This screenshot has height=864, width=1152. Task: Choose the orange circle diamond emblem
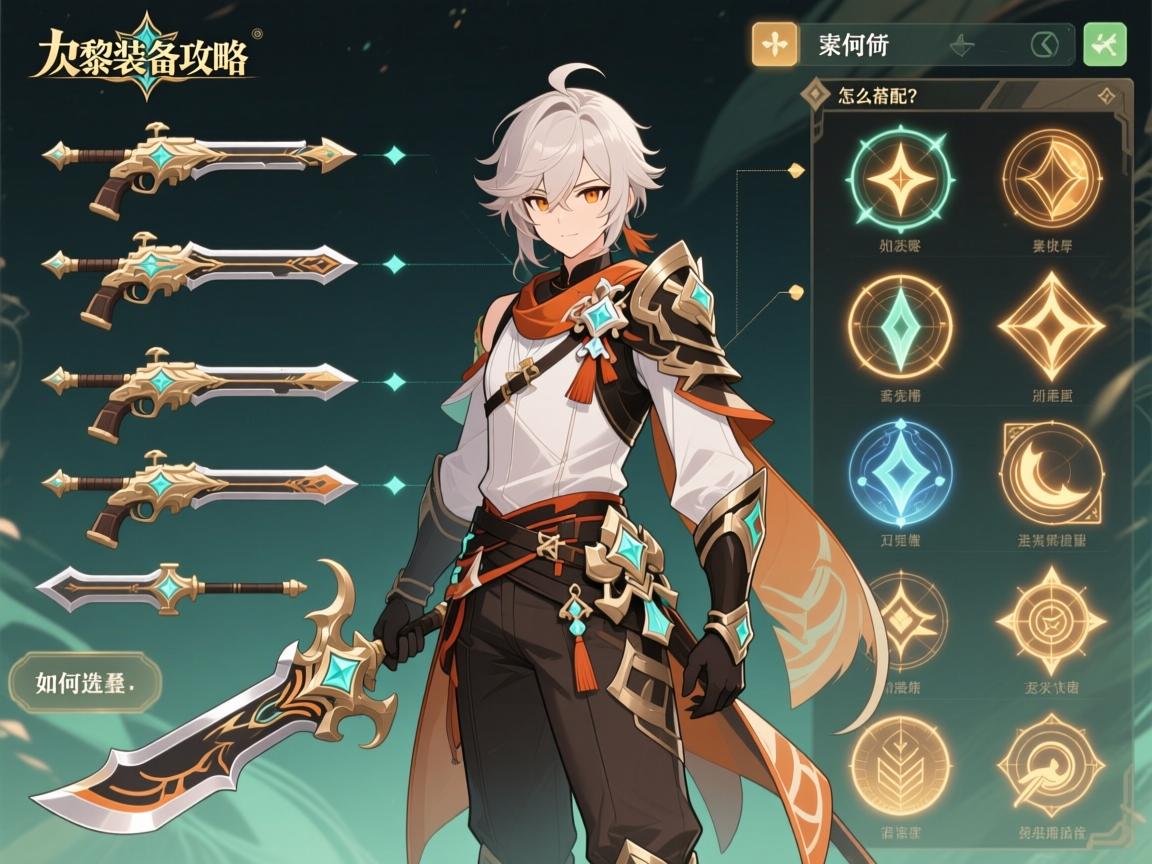[x=1051, y=180]
